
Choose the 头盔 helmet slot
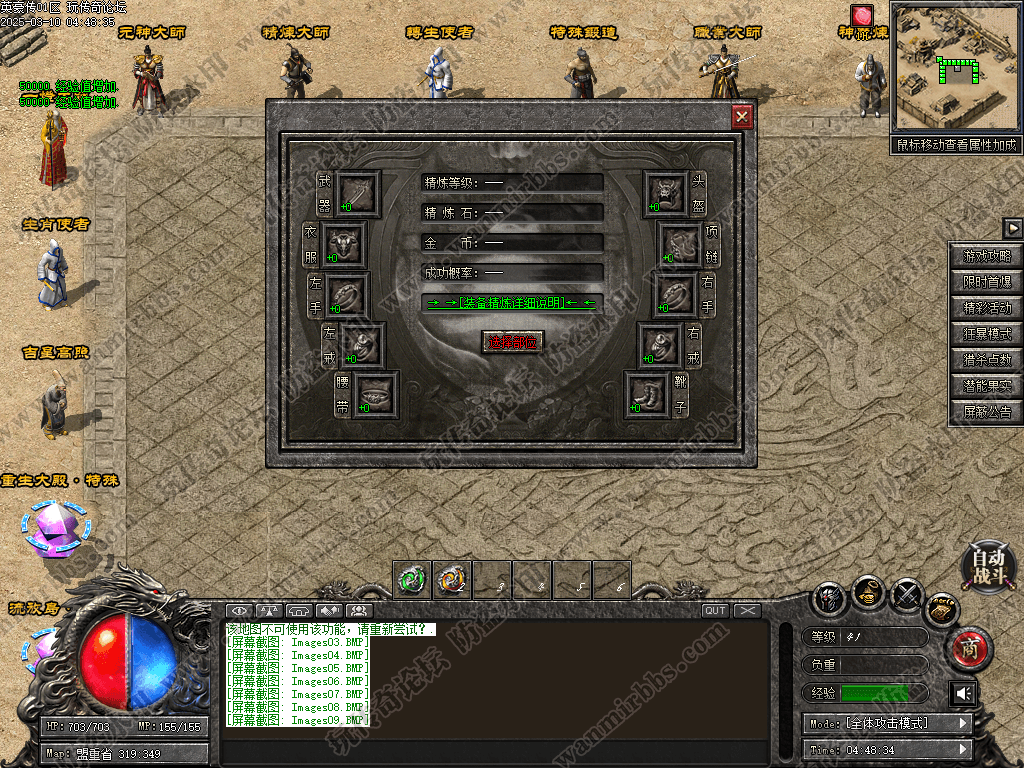pos(665,192)
